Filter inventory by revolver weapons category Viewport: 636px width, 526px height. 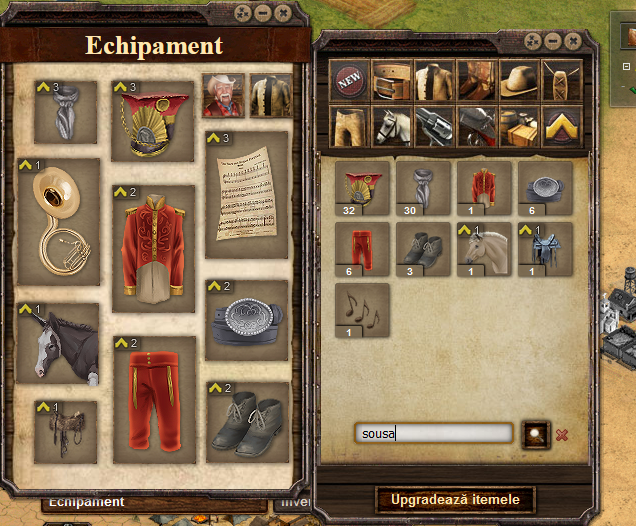pos(433,126)
